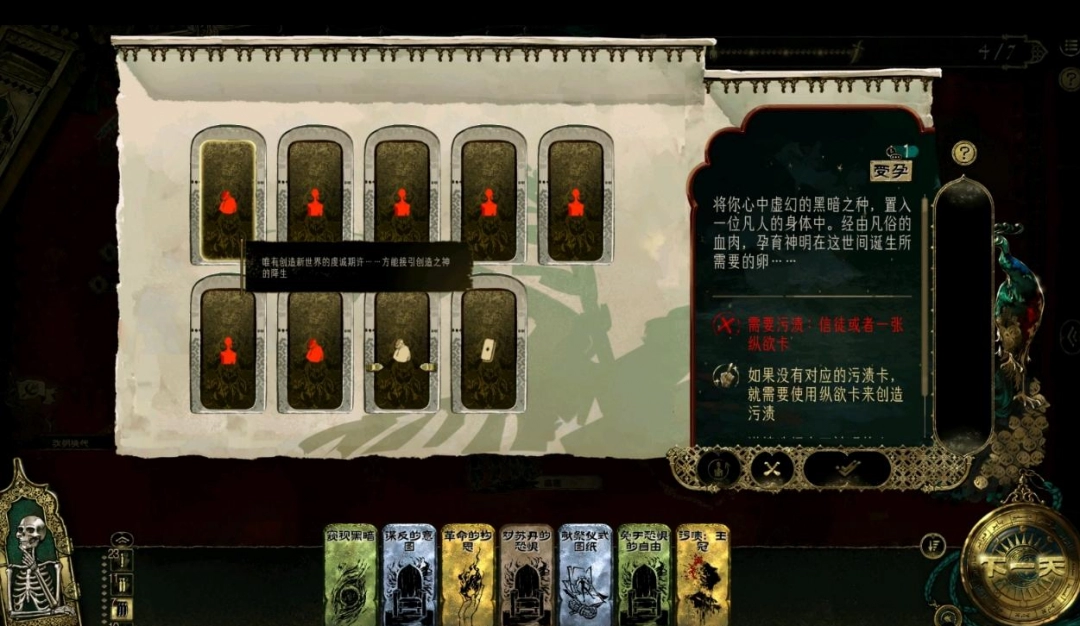Open the question mark help button
This screenshot has height=626, width=1080.
click(964, 153)
